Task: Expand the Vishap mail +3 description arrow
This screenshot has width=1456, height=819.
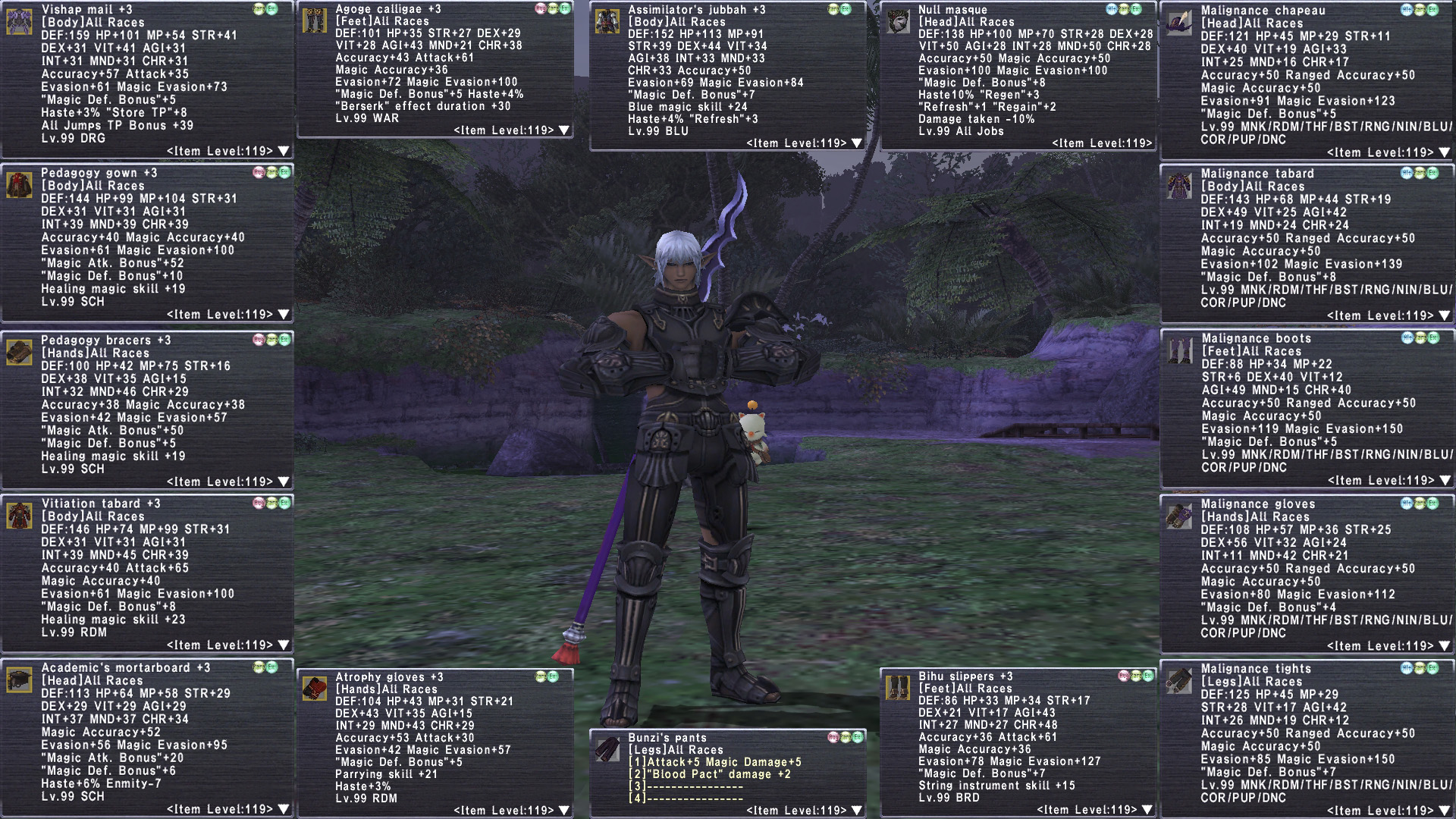Action: pos(284,151)
